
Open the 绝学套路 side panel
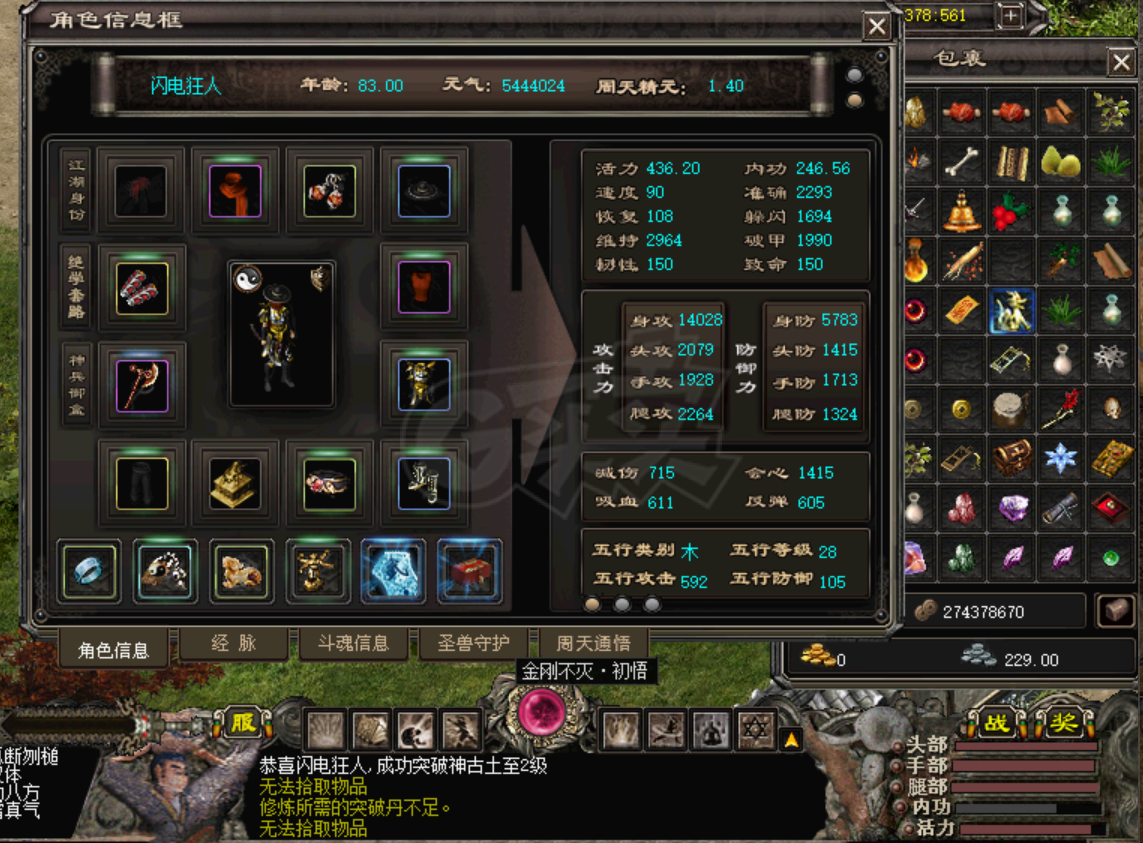pyautogui.click(x=76, y=286)
